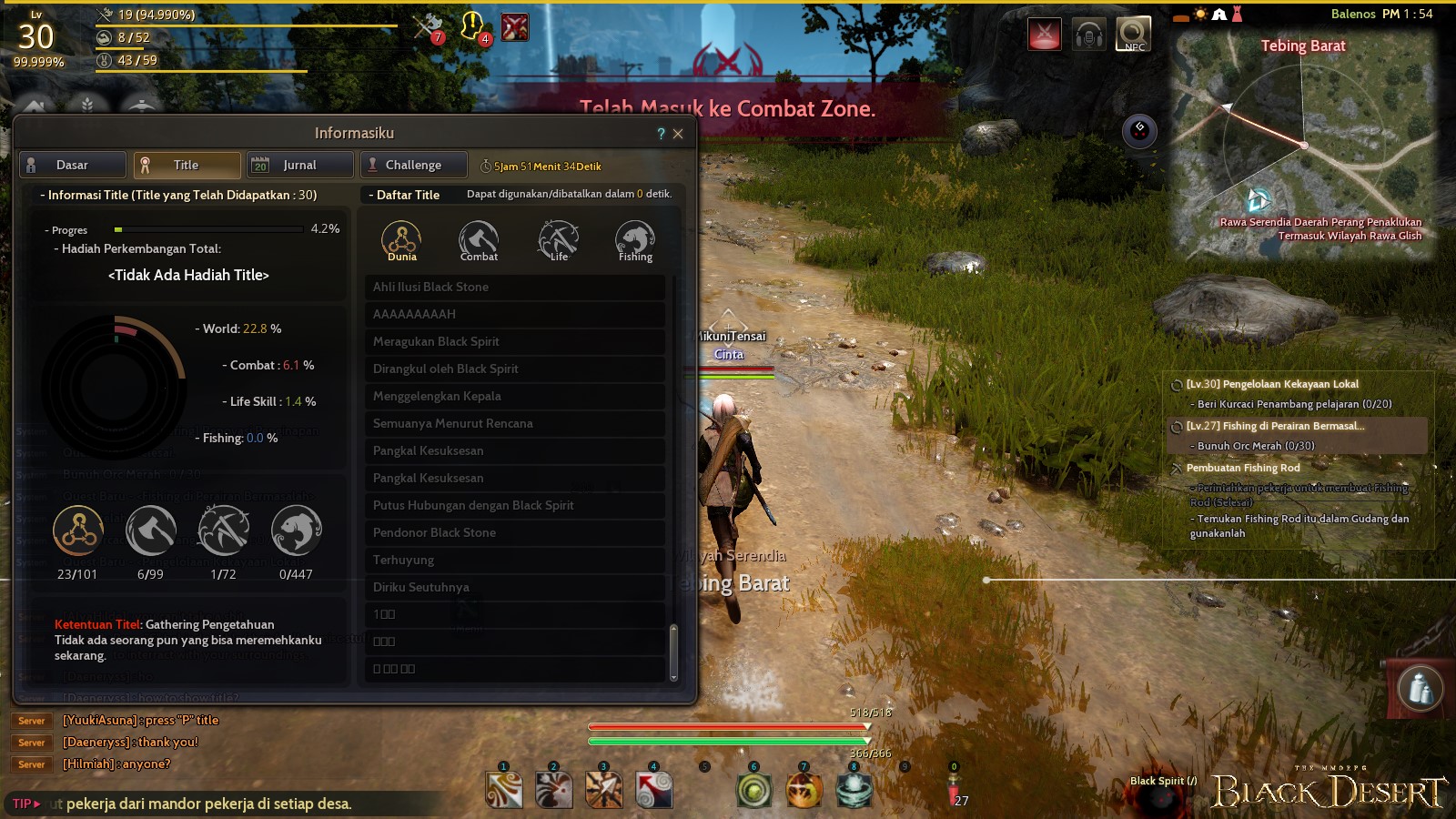Click the fish icon showing 0/447 progress
Image resolution: width=1456 pixels, height=819 pixels.
click(295, 532)
